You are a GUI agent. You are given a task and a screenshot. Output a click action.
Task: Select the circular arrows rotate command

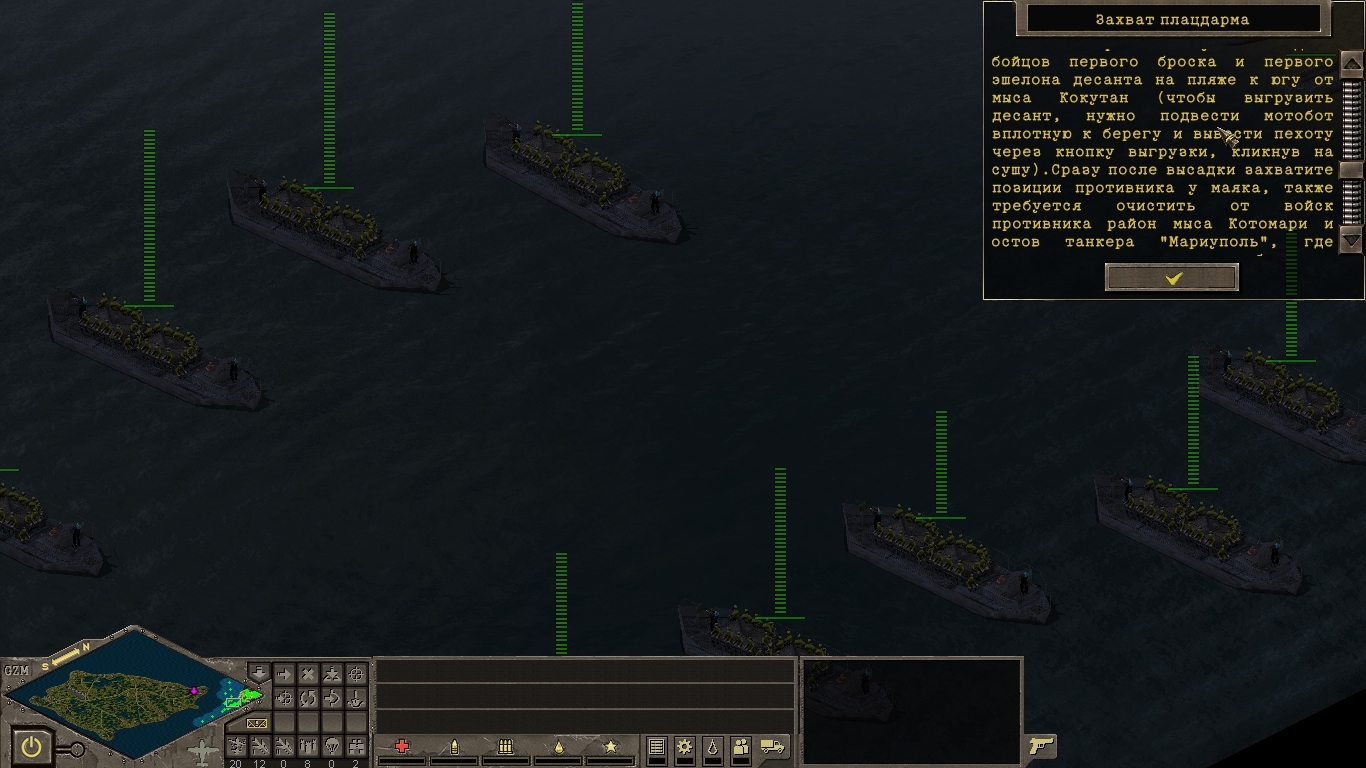[308, 698]
